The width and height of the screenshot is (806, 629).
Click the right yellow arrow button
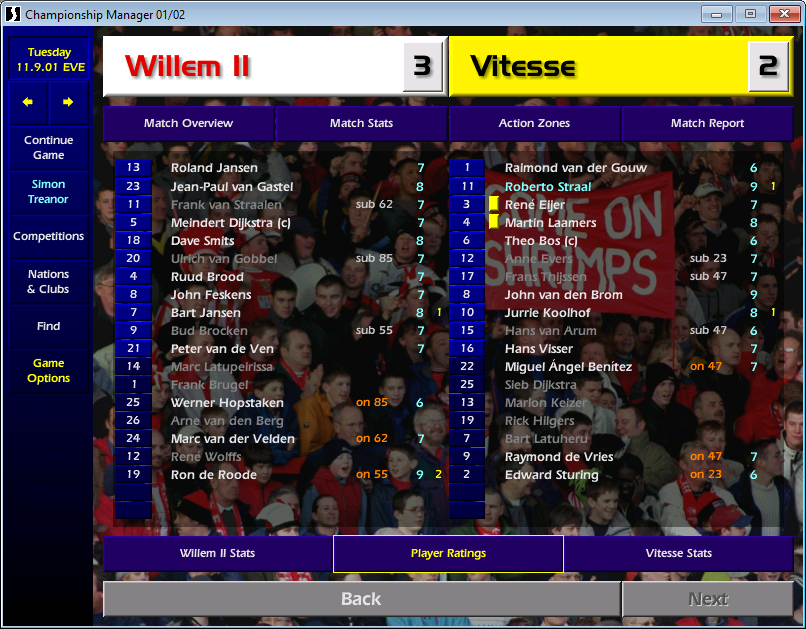click(68, 102)
